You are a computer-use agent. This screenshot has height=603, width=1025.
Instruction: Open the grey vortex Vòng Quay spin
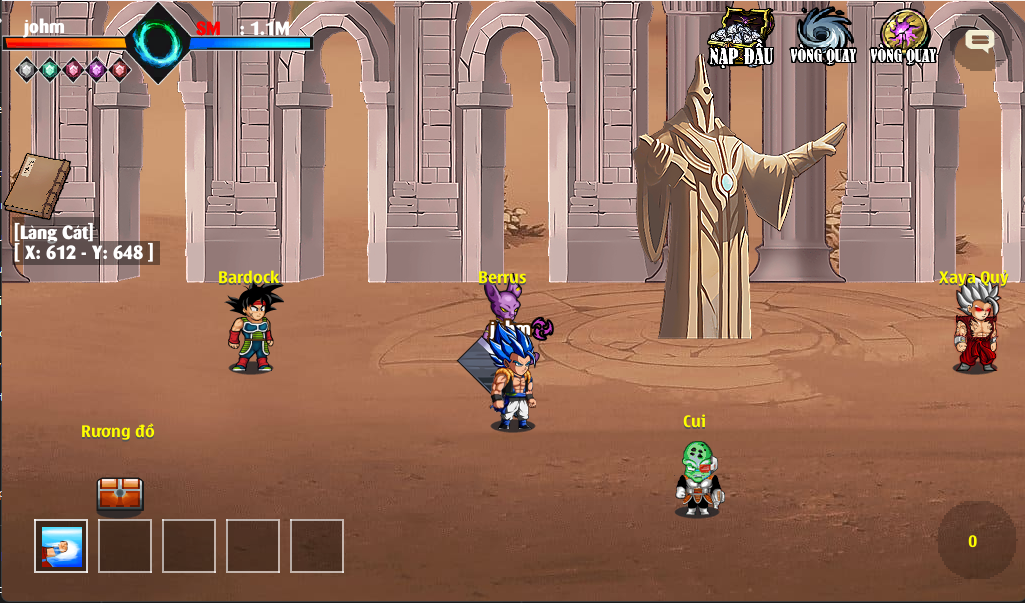click(823, 35)
